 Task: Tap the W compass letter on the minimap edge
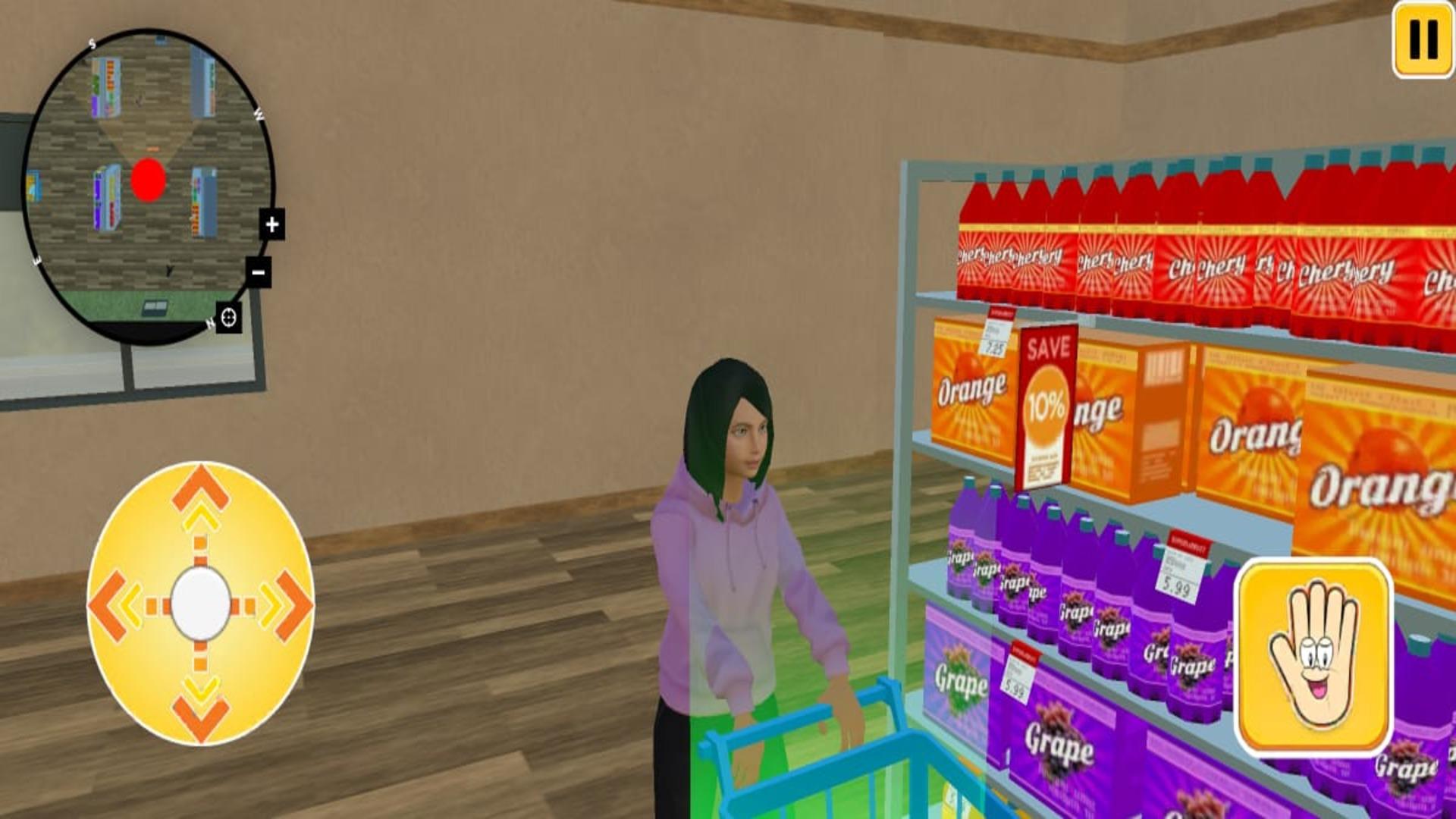(257, 112)
